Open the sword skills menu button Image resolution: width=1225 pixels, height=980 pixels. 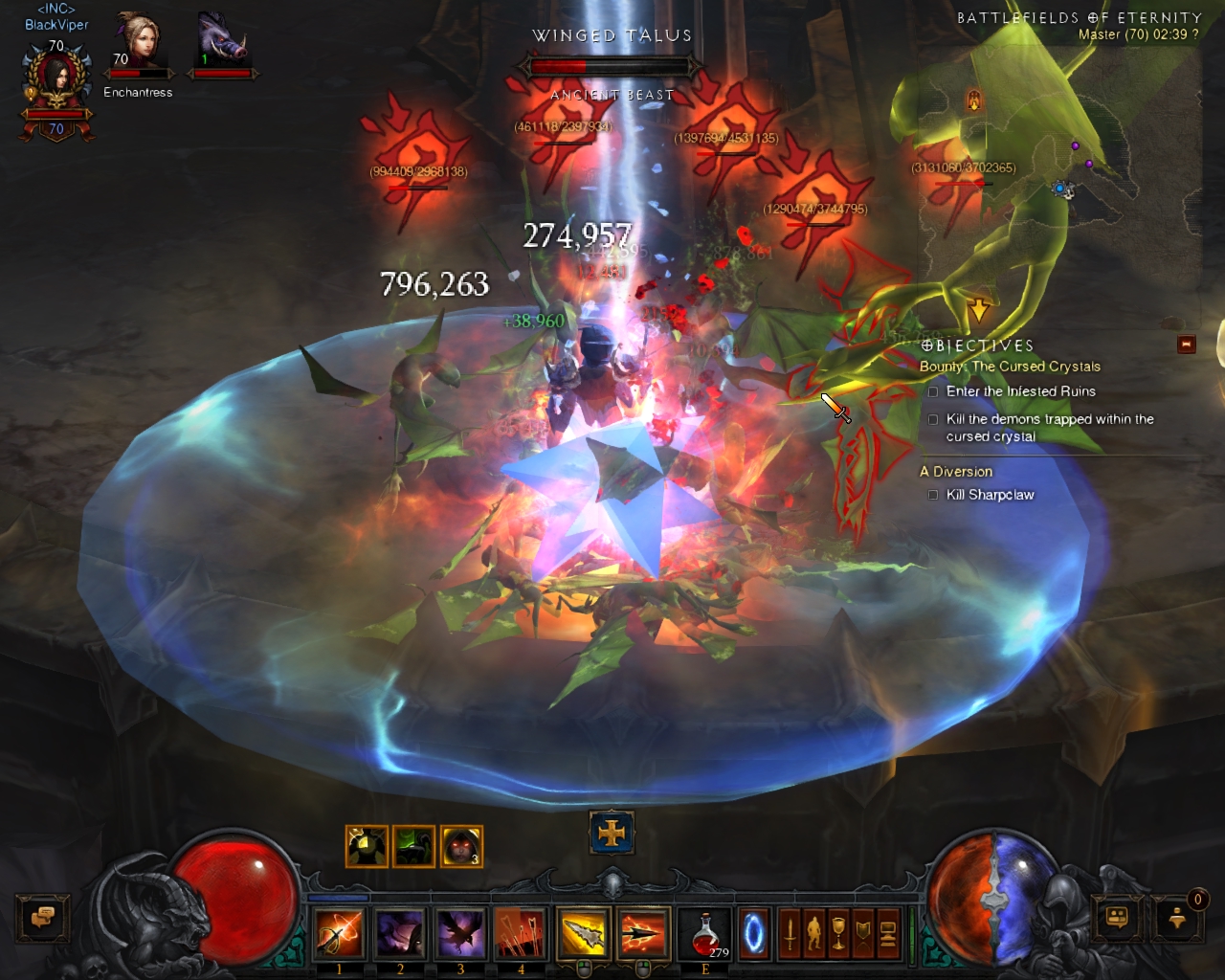791,934
